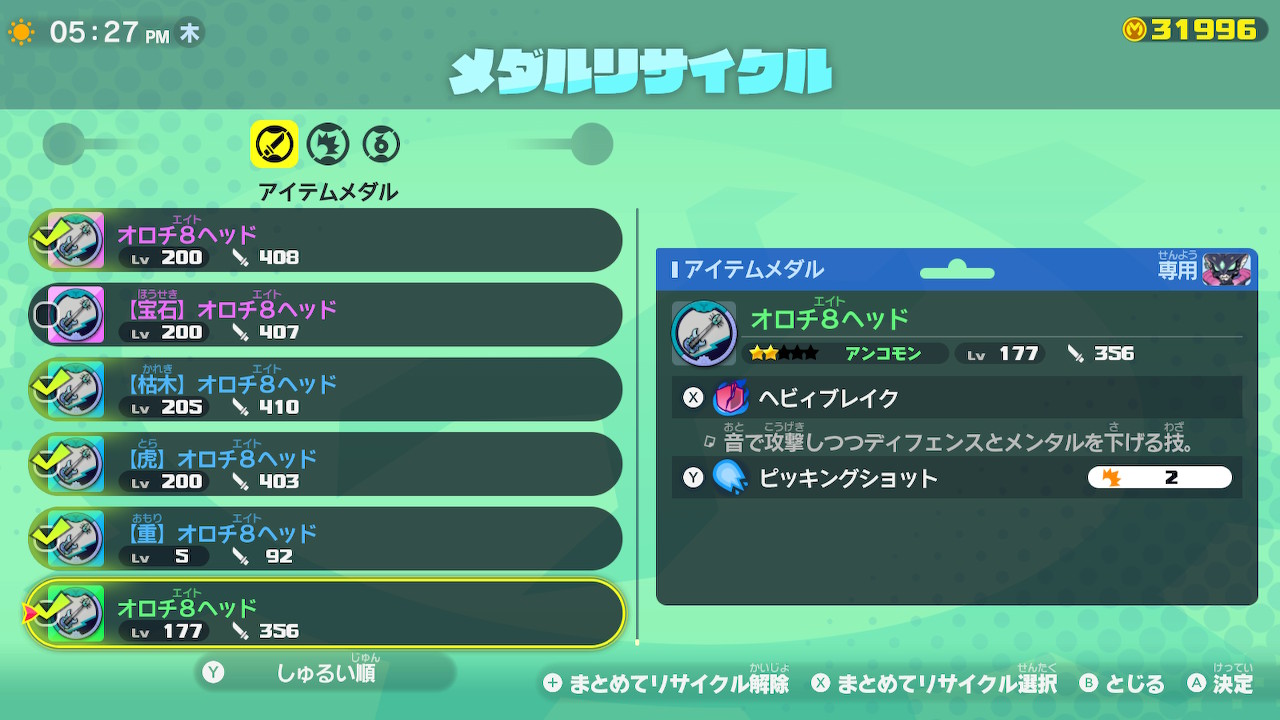Select the 【重】オロチ8ヘッド Lv 5 medal
1280x720 pixels.
click(325, 539)
